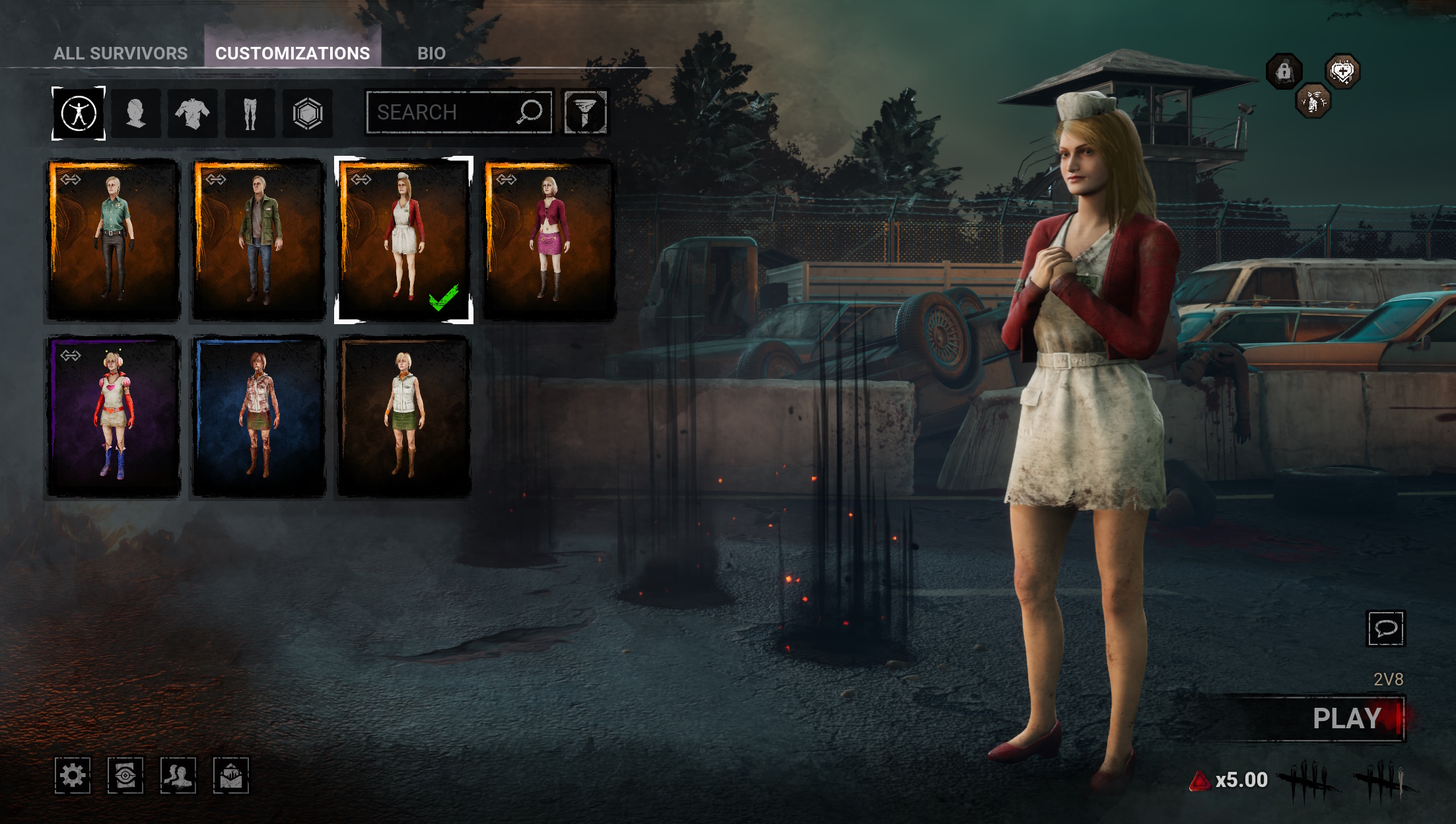Open the friends list icon

tap(178, 775)
